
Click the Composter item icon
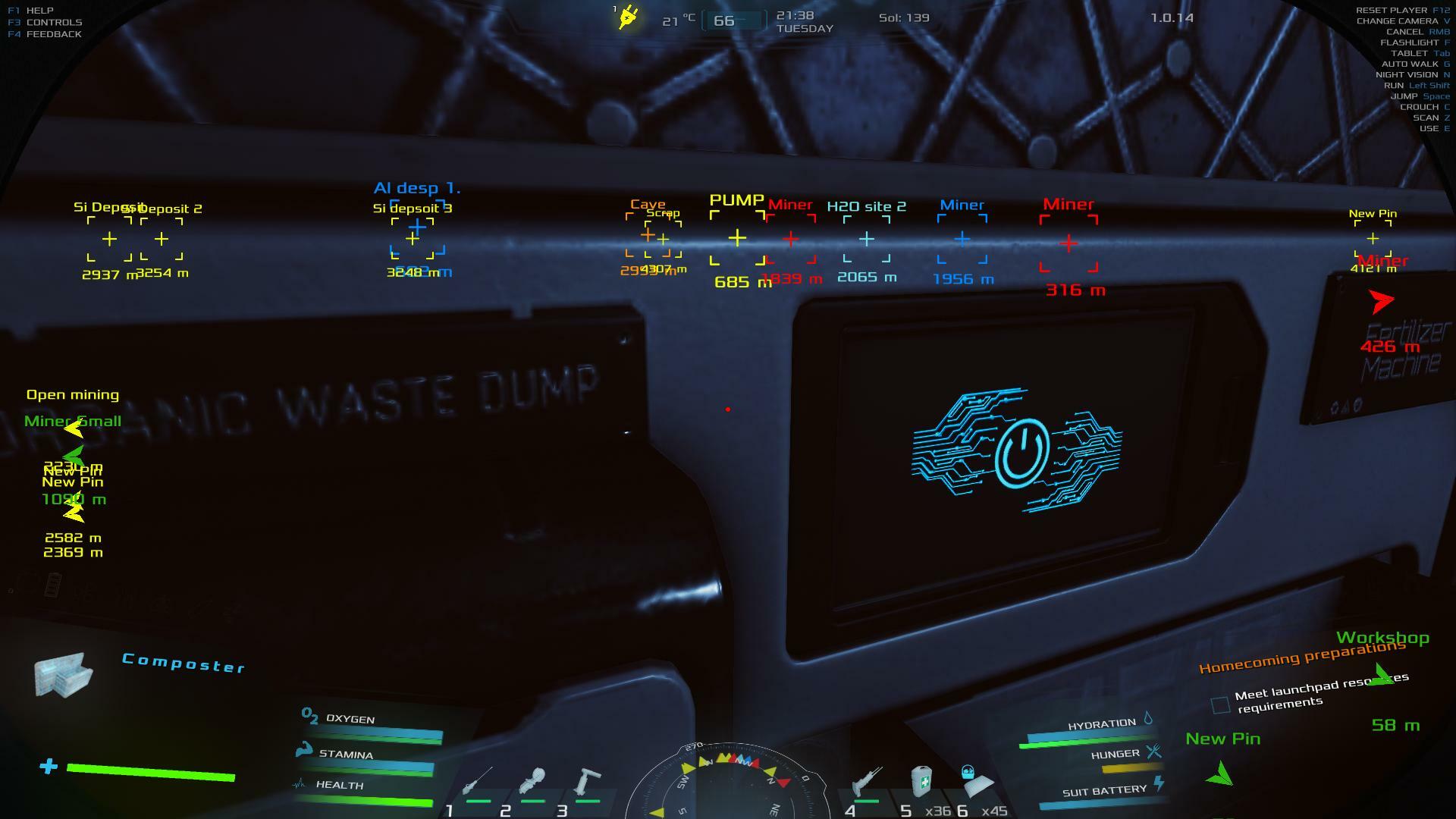click(x=64, y=673)
